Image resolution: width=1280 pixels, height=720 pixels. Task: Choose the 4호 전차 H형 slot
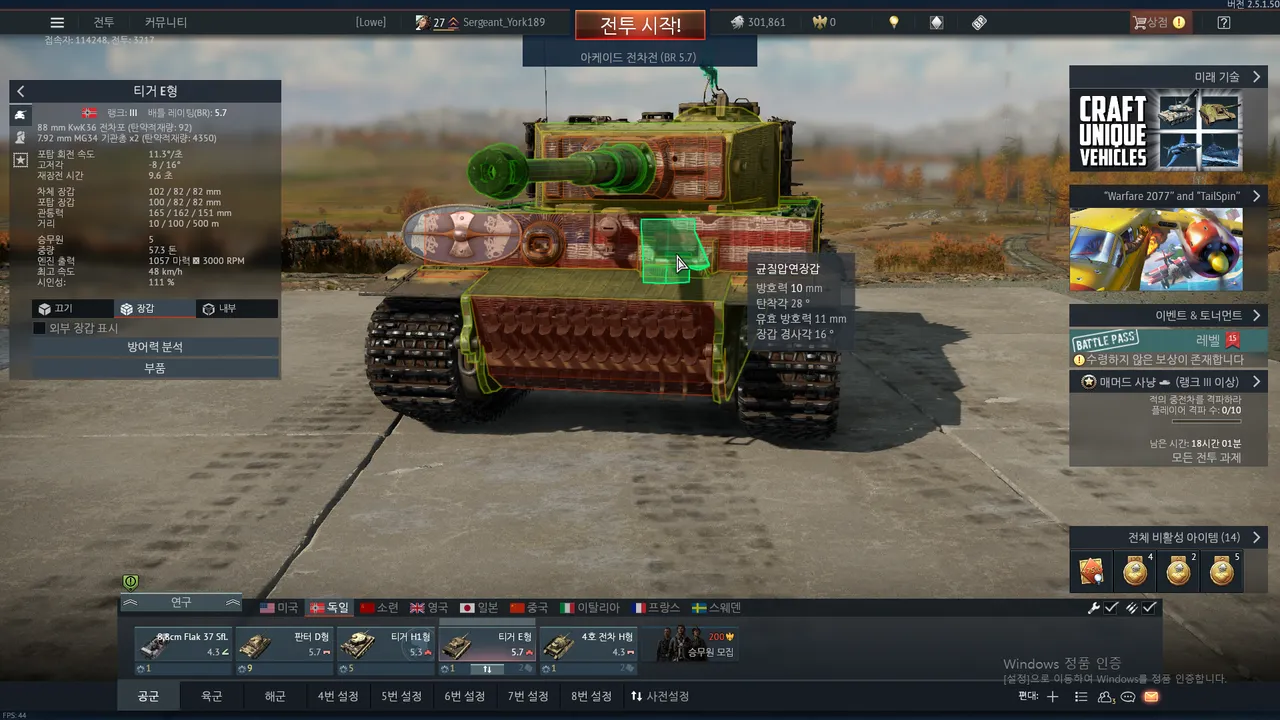pos(588,645)
